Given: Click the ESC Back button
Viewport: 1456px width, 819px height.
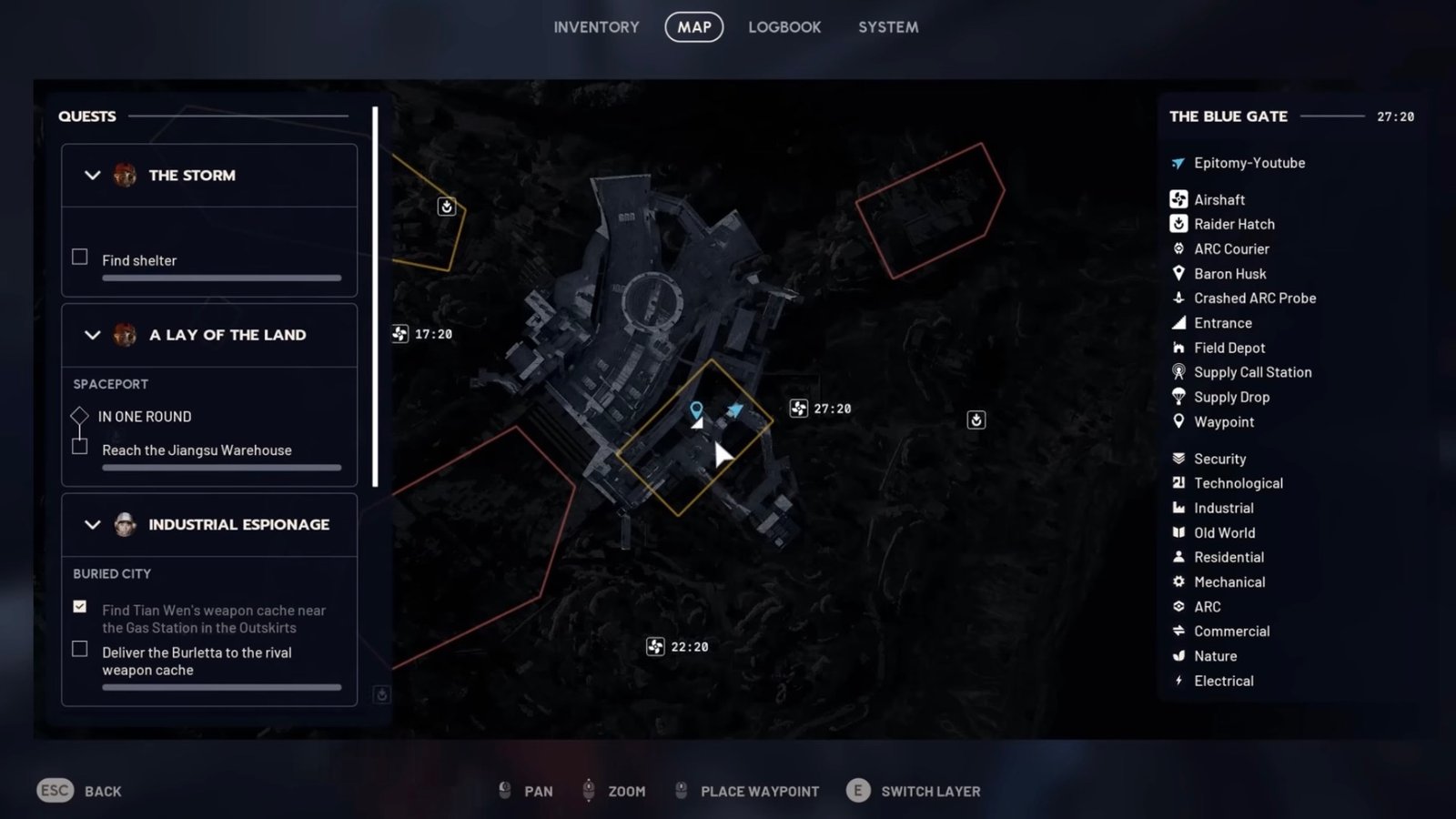Looking at the screenshot, I should (x=55, y=790).
